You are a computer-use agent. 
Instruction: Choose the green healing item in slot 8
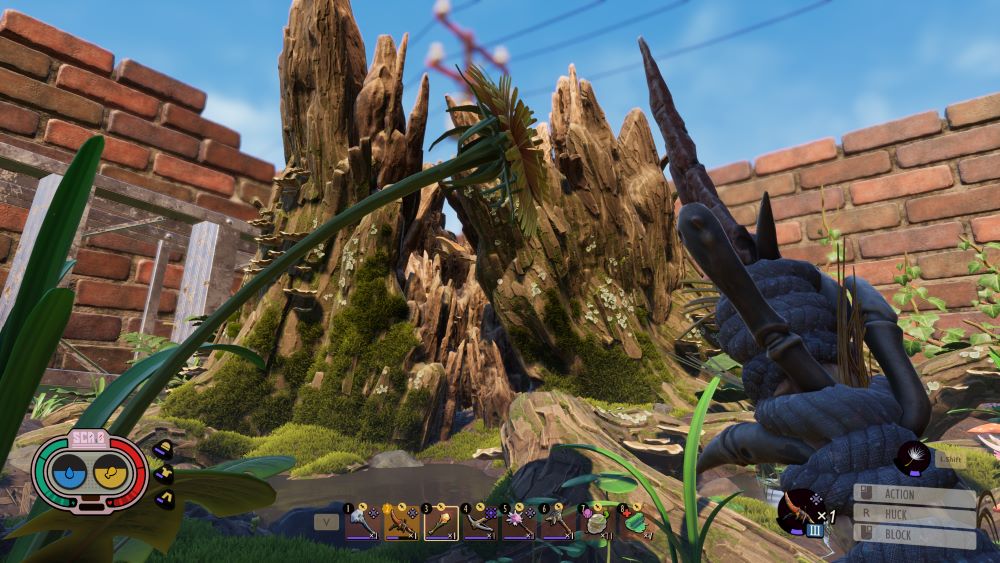click(636, 521)
